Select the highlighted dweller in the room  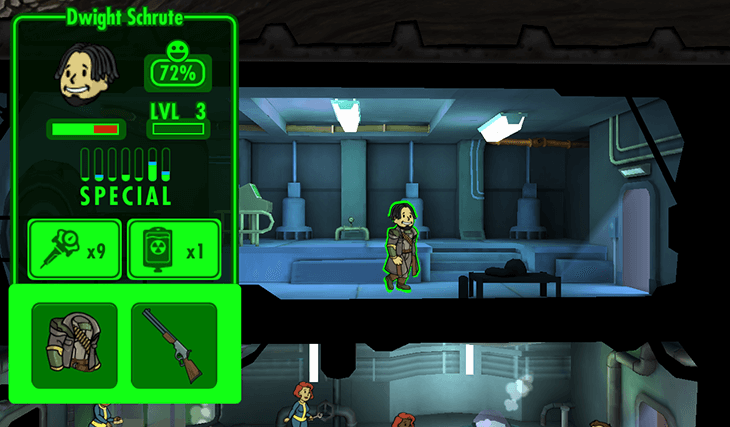point(401,246)
